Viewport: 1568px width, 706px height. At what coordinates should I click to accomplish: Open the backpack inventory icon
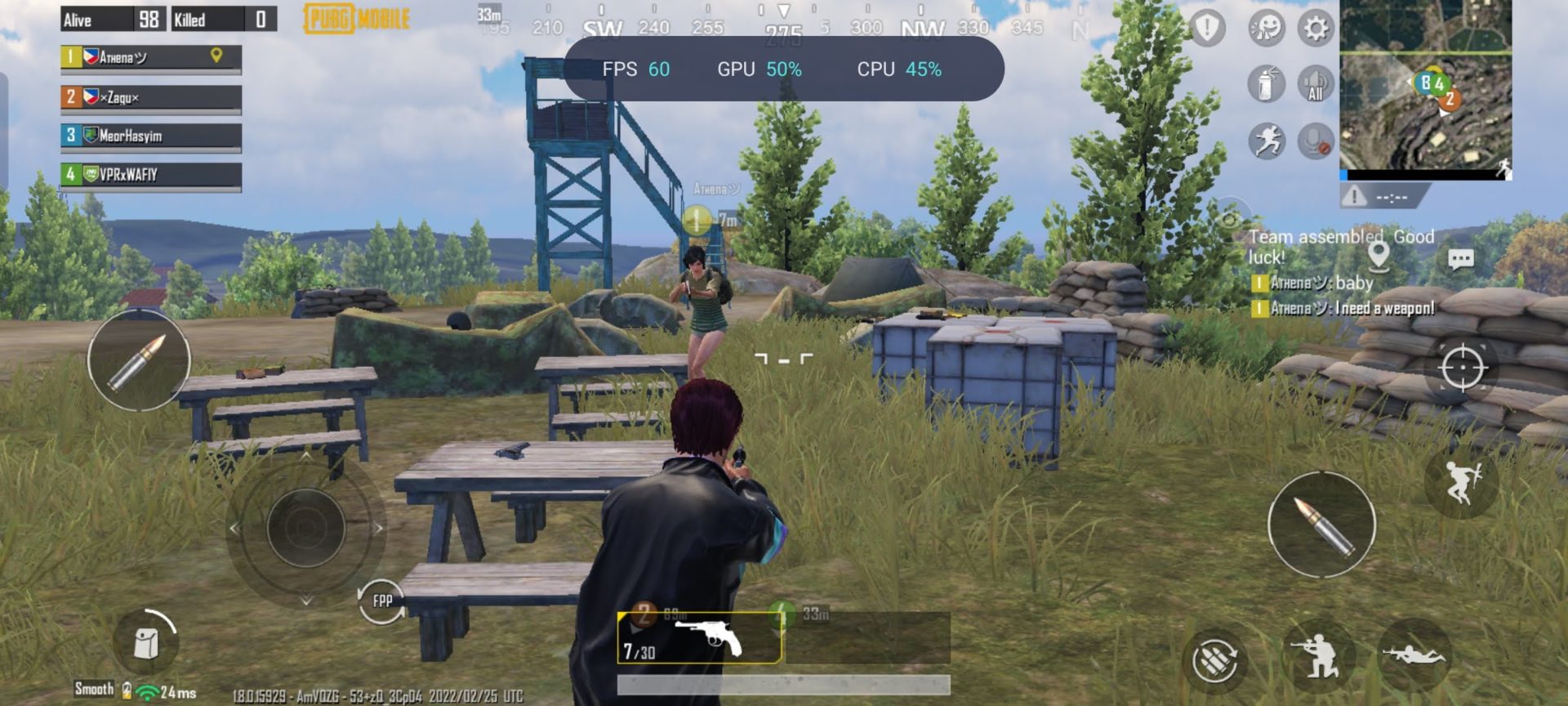click(x=147, y=642)
